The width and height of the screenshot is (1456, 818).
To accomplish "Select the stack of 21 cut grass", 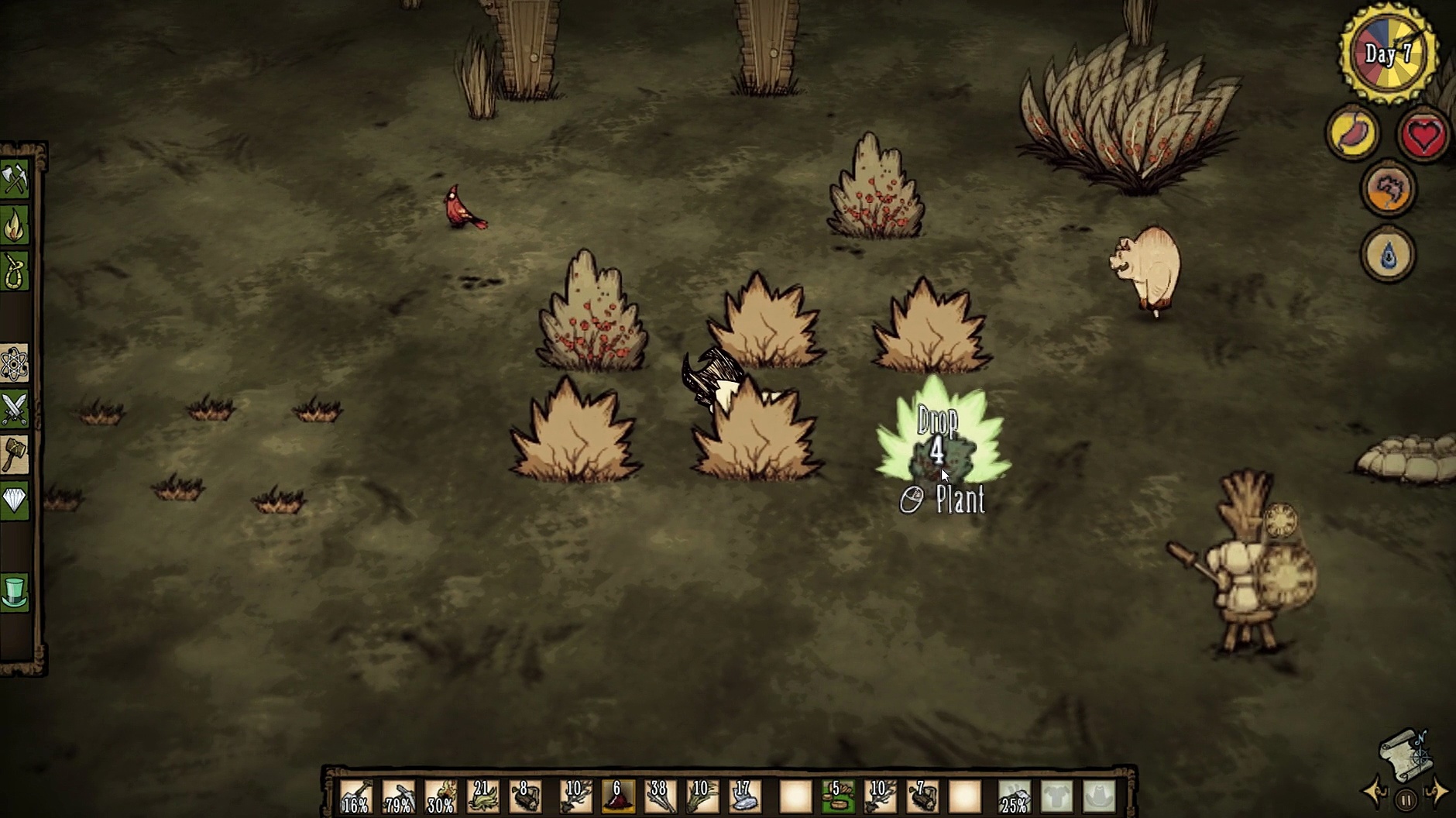I will (483, 796).
